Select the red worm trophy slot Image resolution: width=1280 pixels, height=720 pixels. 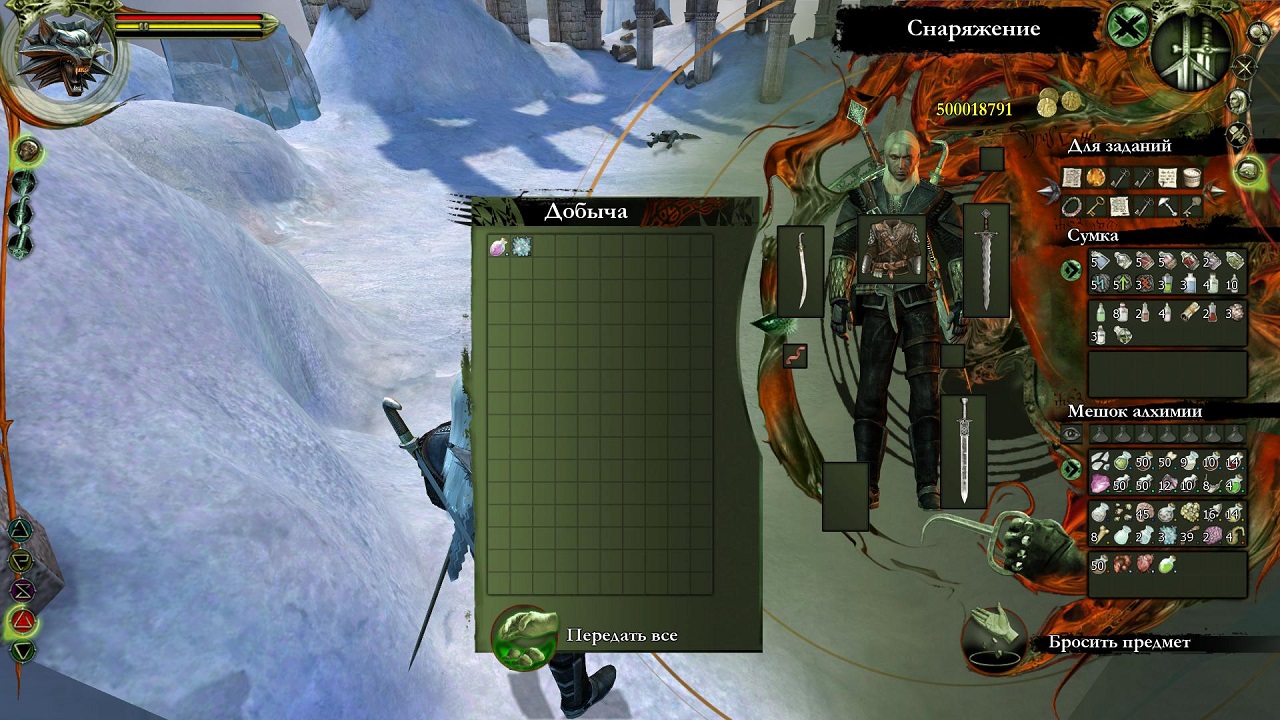[795, 355]
